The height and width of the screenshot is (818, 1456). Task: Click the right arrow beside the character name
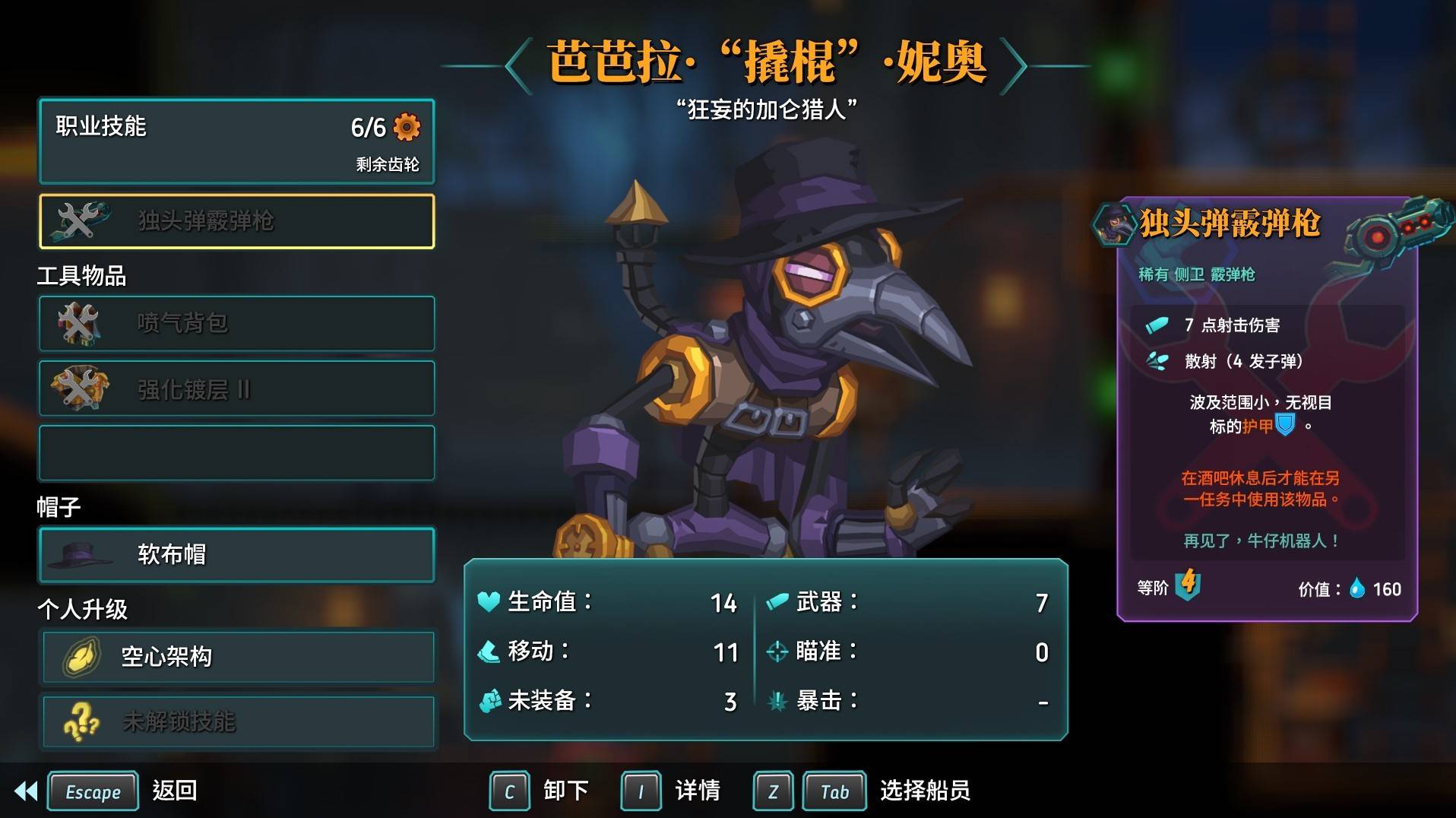click(1014, 65)
